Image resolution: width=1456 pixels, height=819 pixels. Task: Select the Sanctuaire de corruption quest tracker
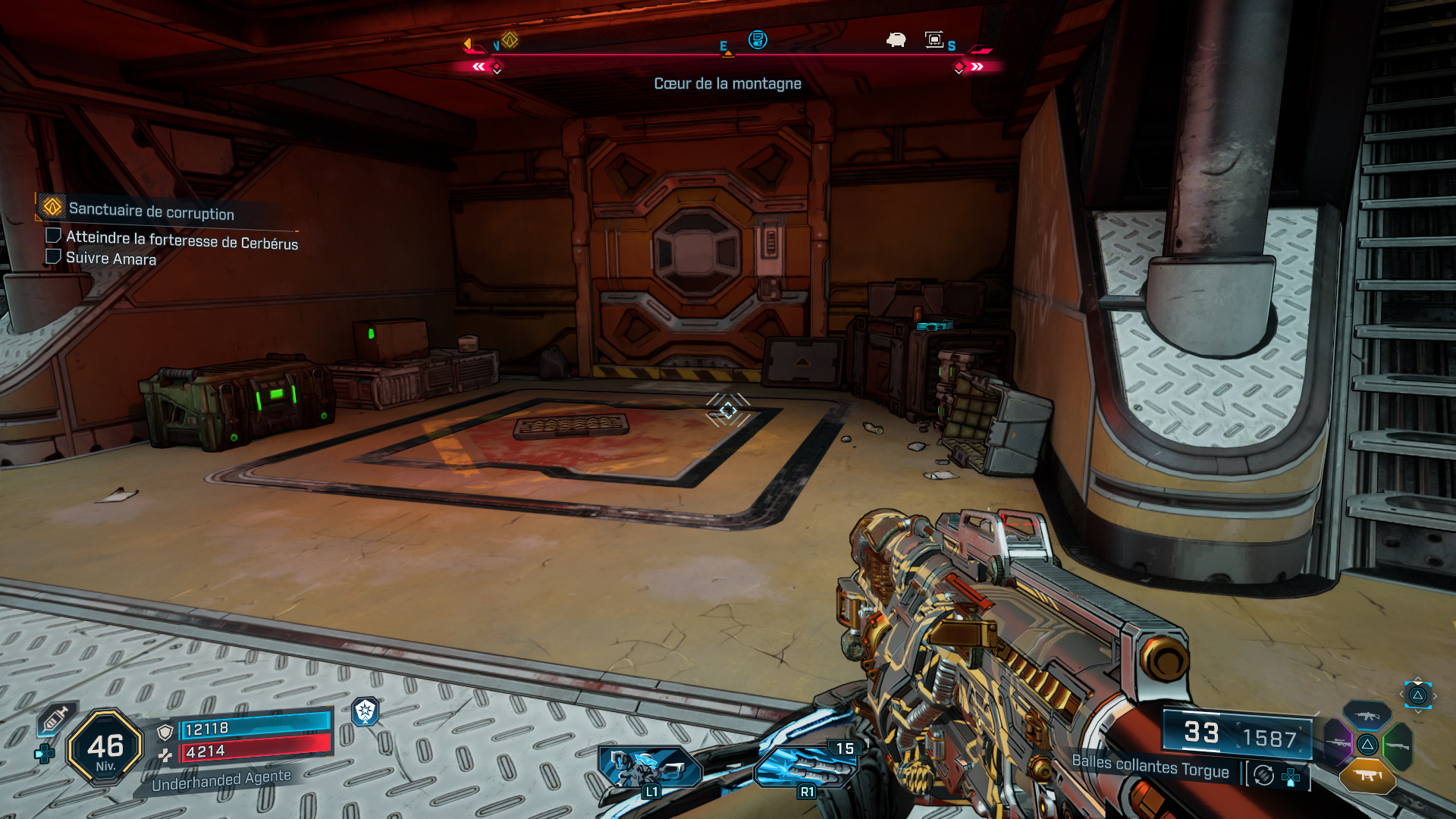(151, 211)
